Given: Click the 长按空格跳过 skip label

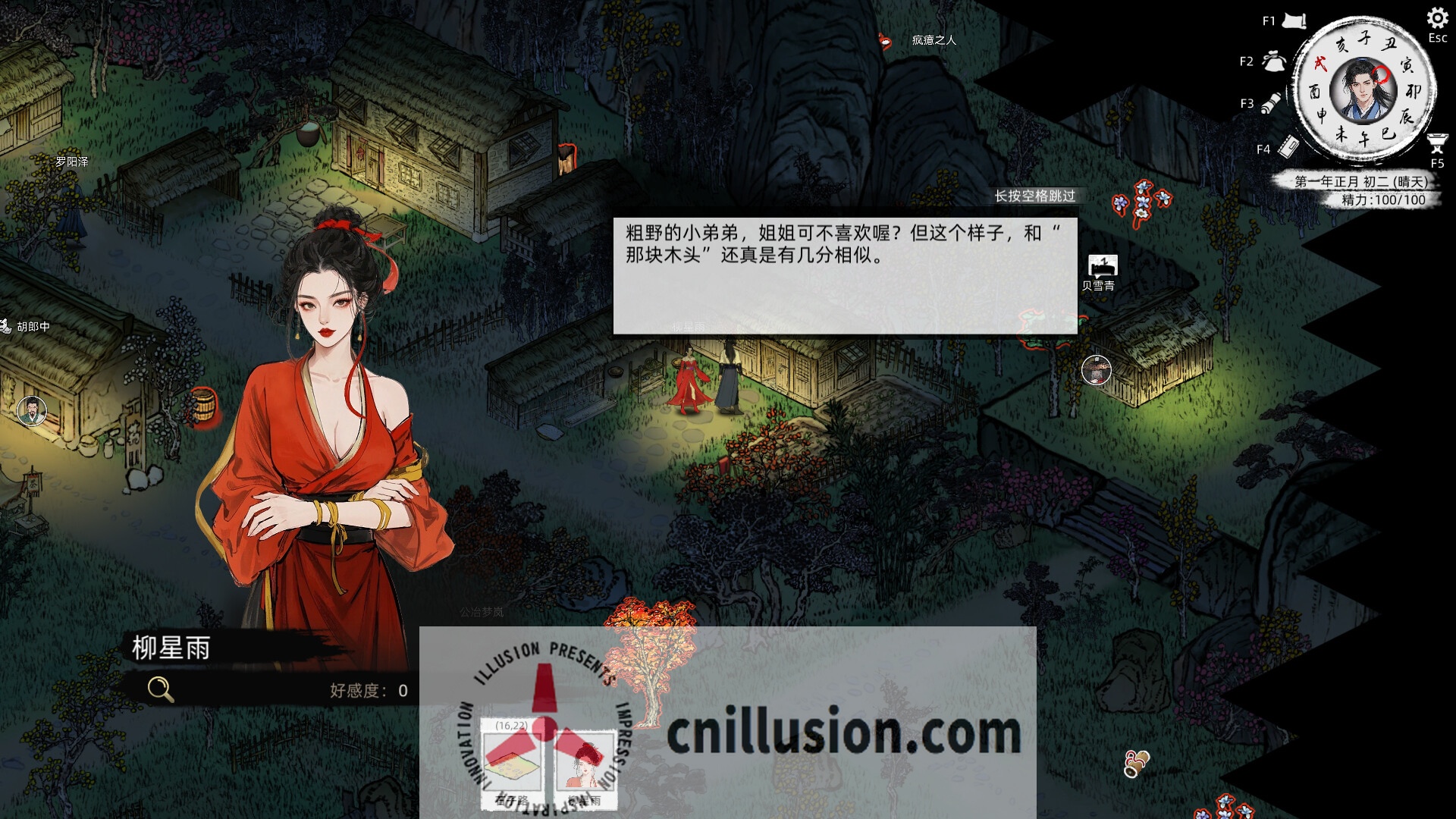Looking at the screenshot, I should (x=1036, y=196).
